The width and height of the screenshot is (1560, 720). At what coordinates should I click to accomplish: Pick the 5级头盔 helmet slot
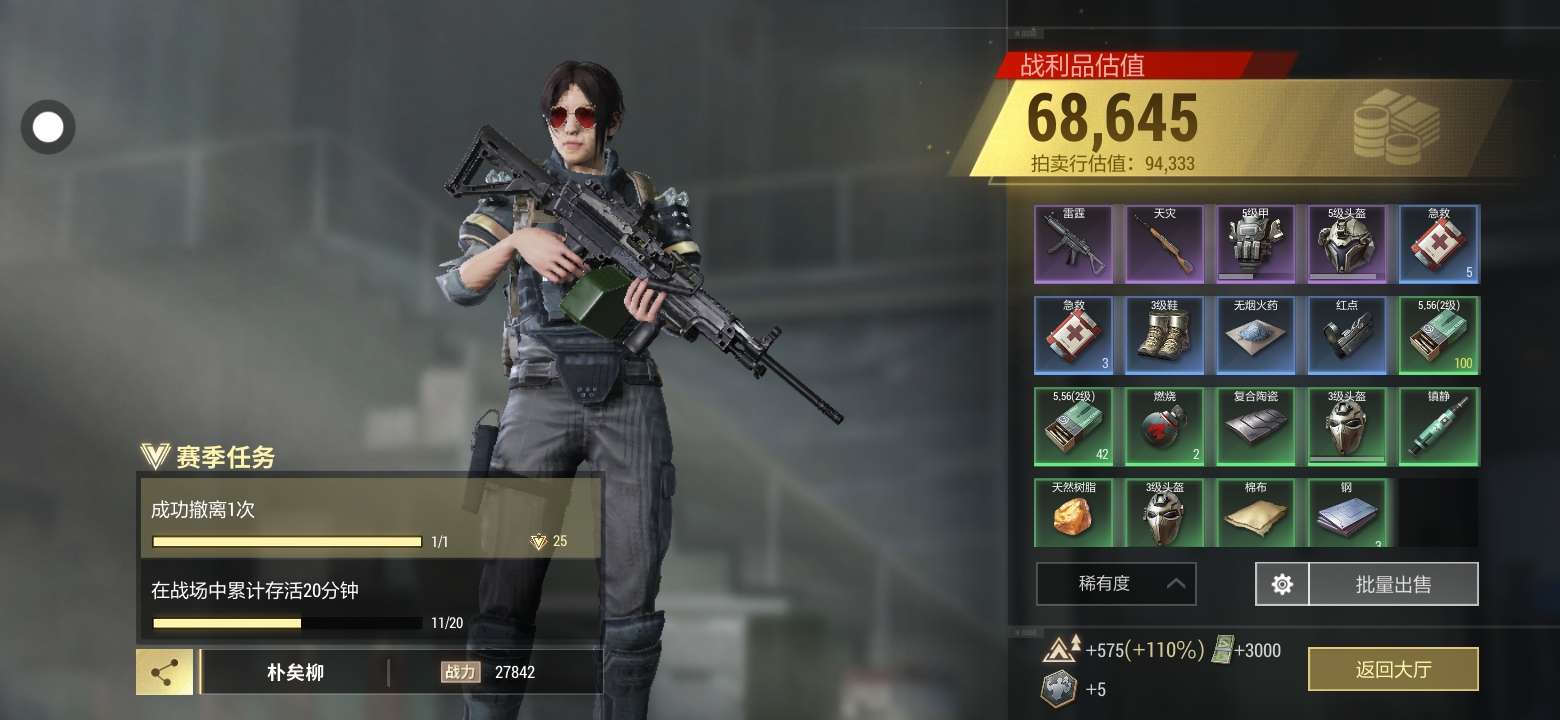[x=1346, y=244]
